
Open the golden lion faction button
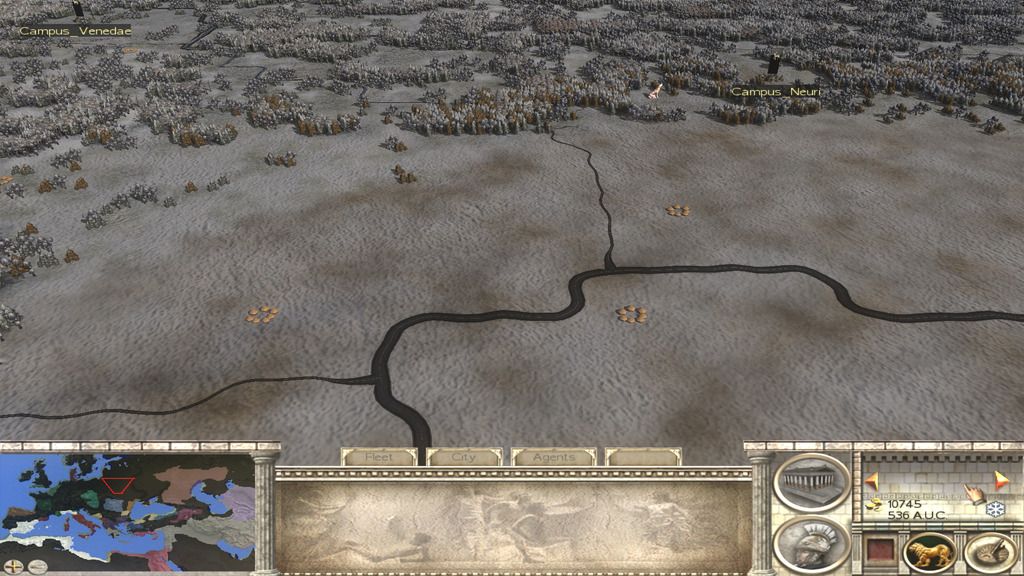(929, 554)
